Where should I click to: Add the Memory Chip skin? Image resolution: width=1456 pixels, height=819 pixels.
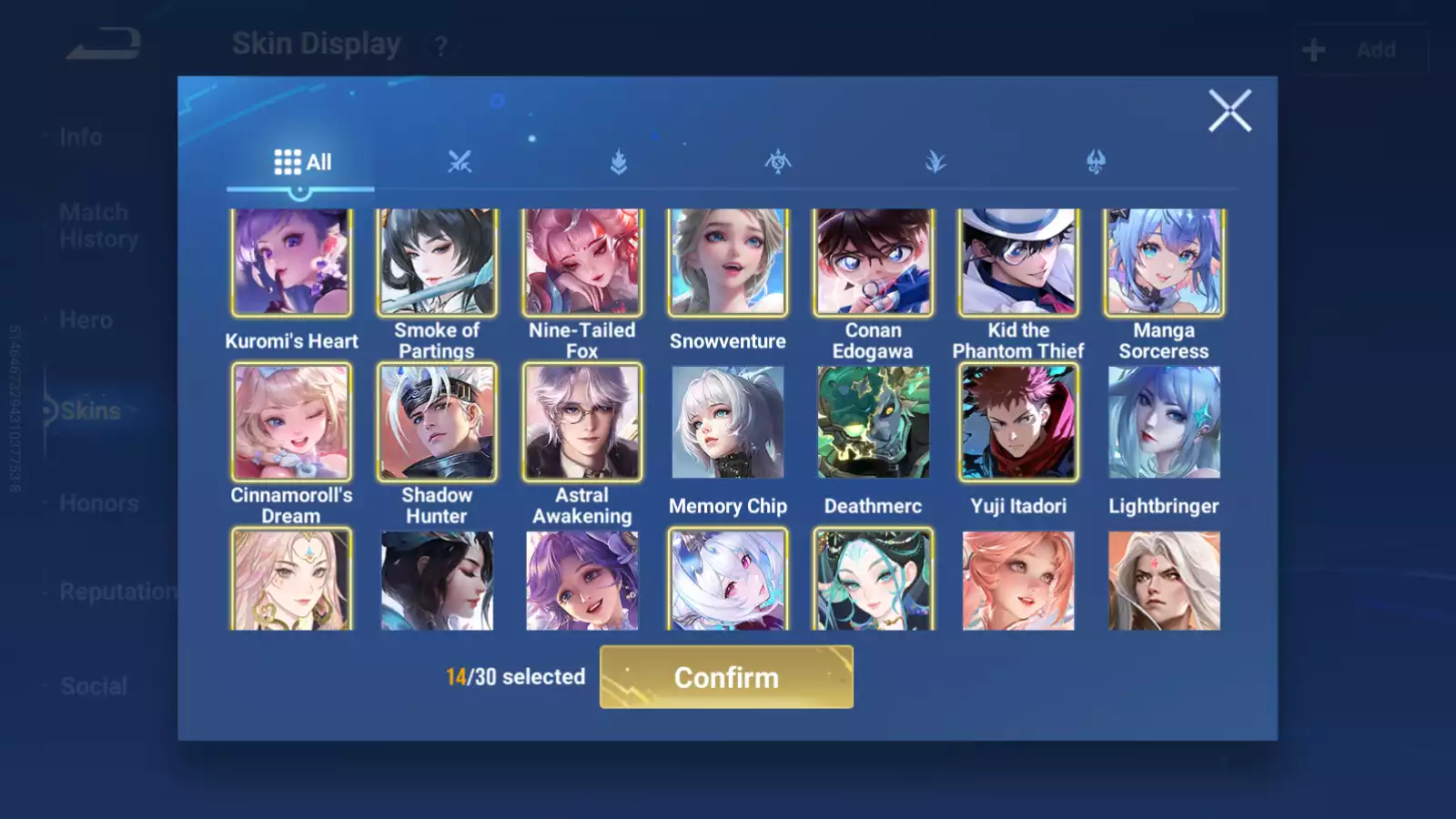pos(728,422)
